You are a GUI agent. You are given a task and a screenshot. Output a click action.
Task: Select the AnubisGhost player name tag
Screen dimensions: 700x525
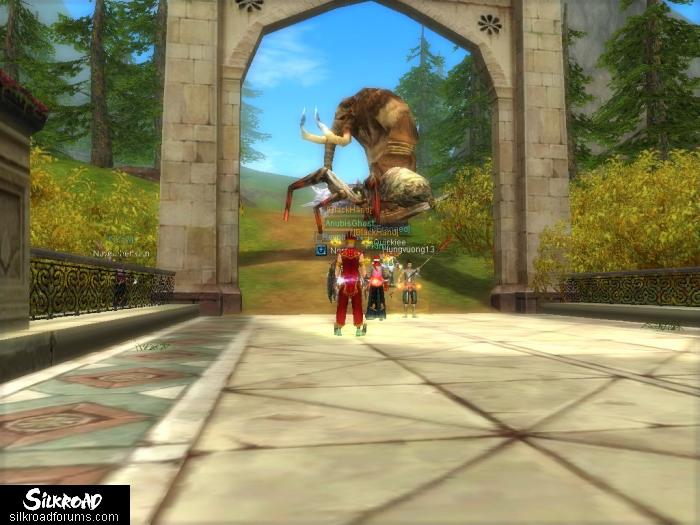(x=348, y=223)
